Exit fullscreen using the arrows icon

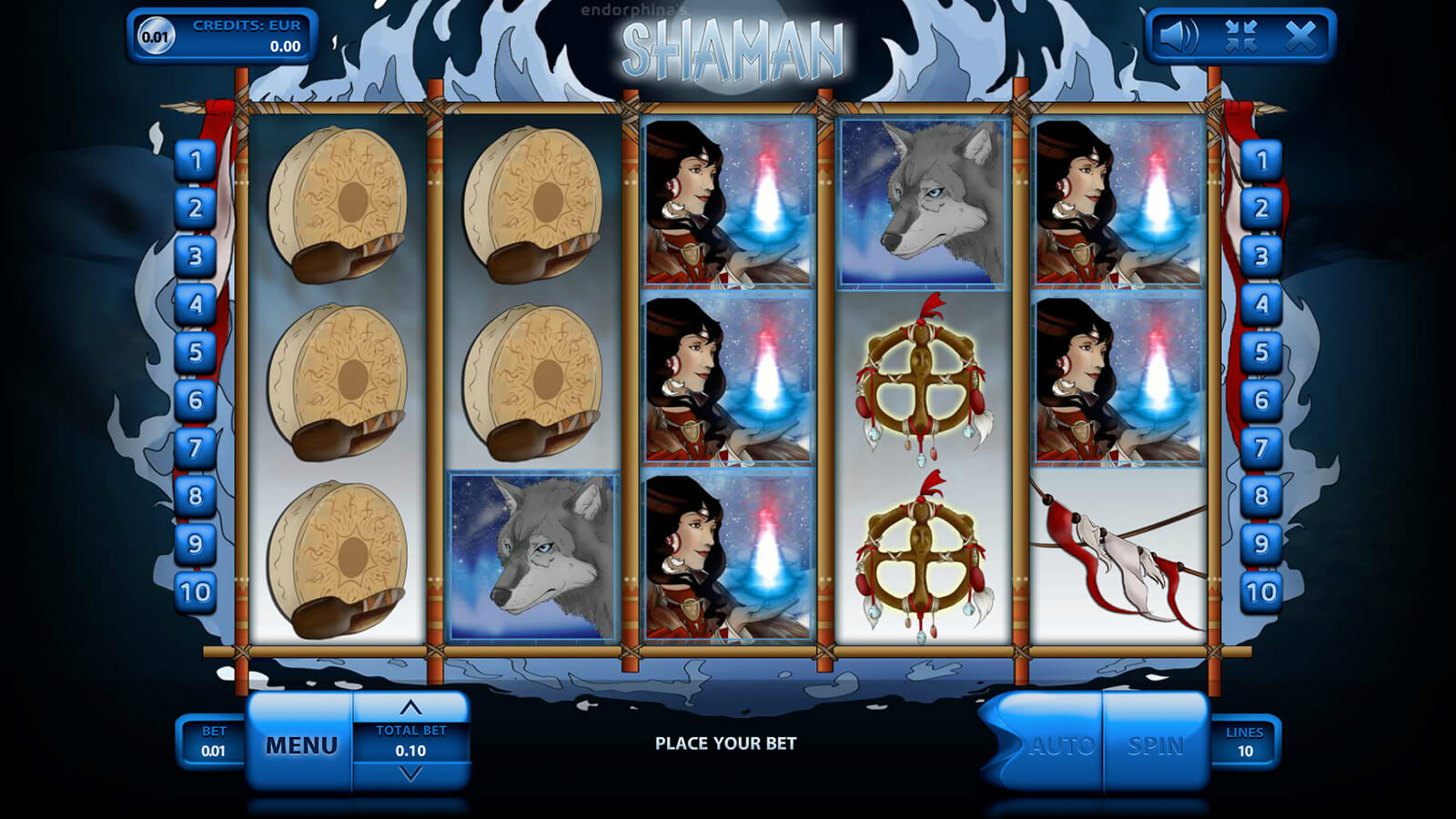point(1240,36)
